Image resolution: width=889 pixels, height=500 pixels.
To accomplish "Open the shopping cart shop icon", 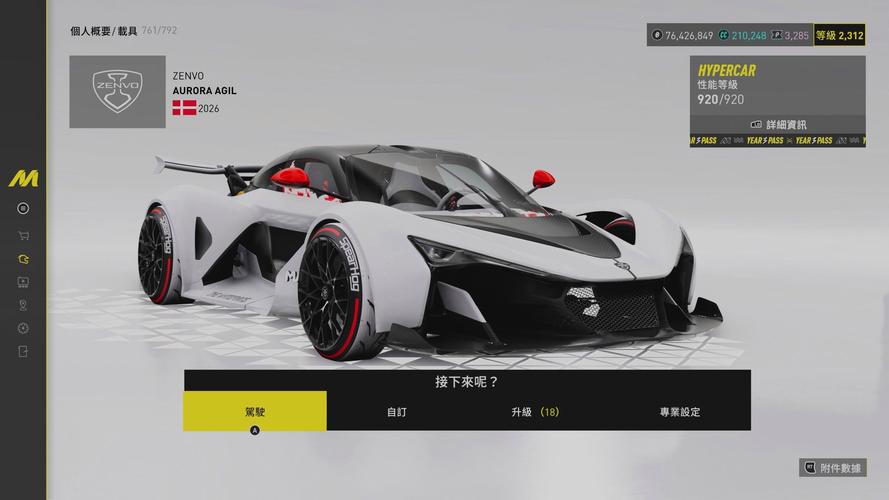I will click(x=23, y=236).
